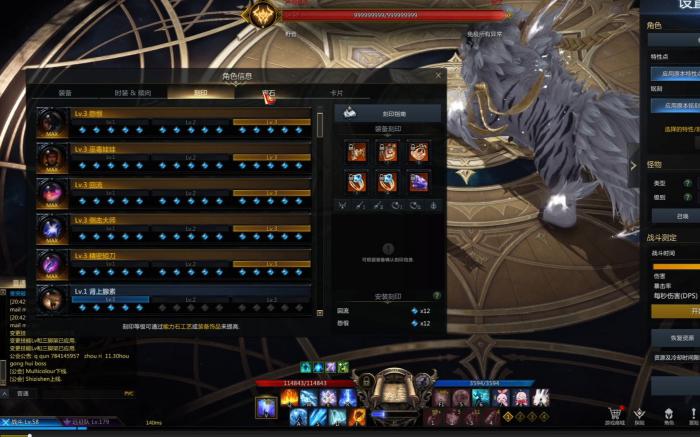700x437 pixels.
Task: Open the shop cart icon in bottom bar
Action: pyautogui.click(x=614, y=414)
